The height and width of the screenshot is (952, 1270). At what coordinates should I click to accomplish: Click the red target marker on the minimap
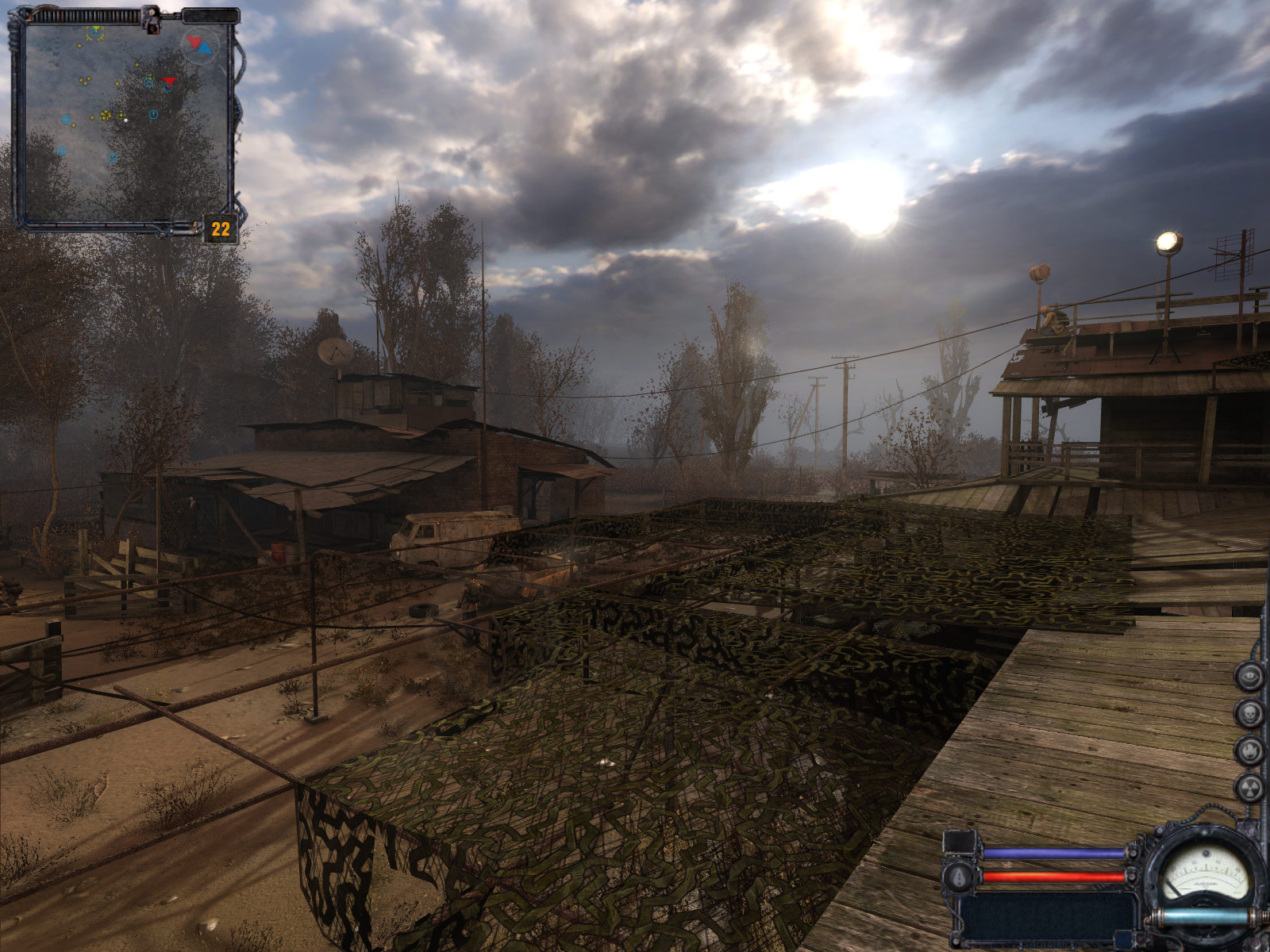click(x=169, y=81)
